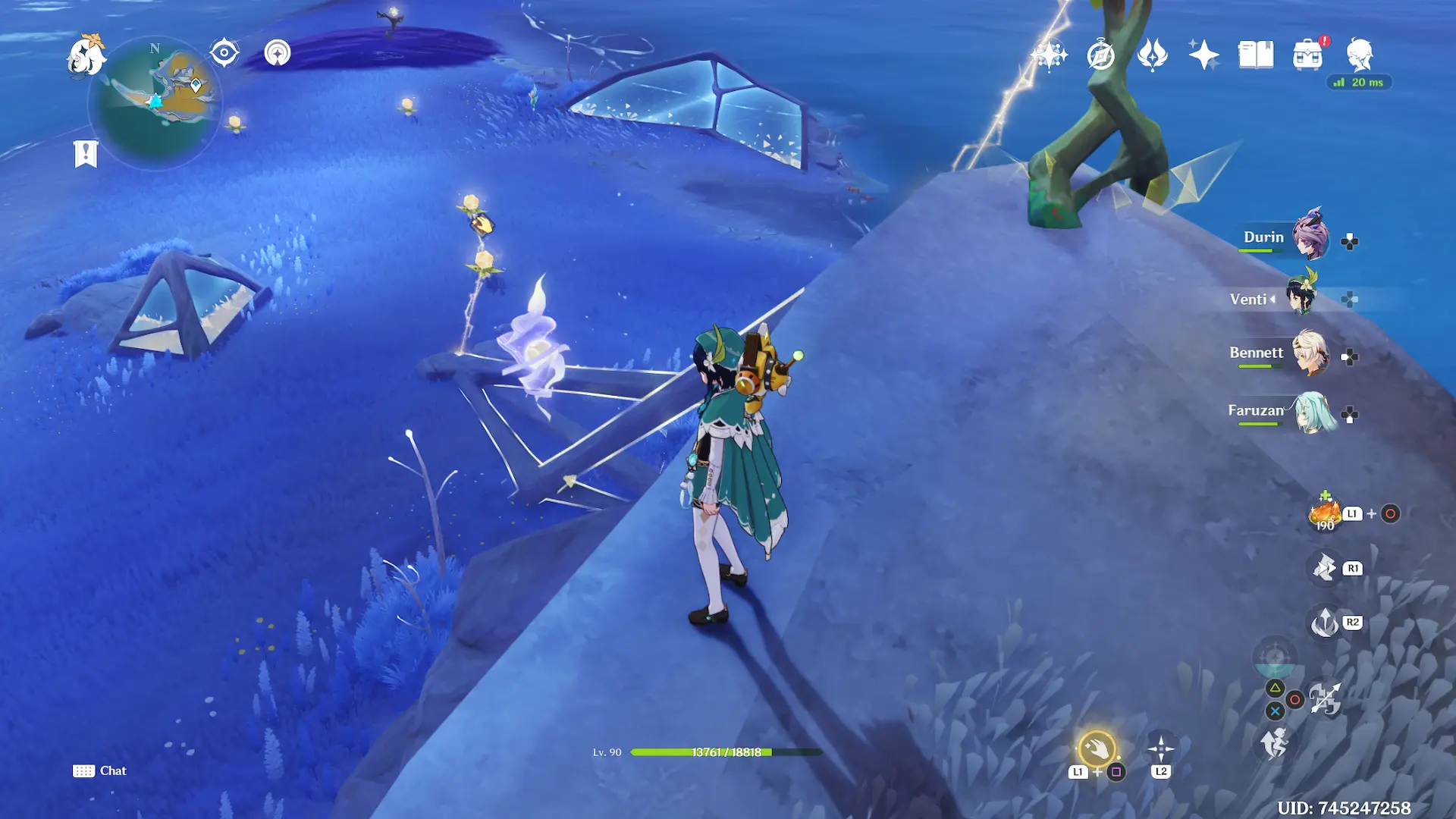Switch to party member Faruzan

(x=1312, y=412)
